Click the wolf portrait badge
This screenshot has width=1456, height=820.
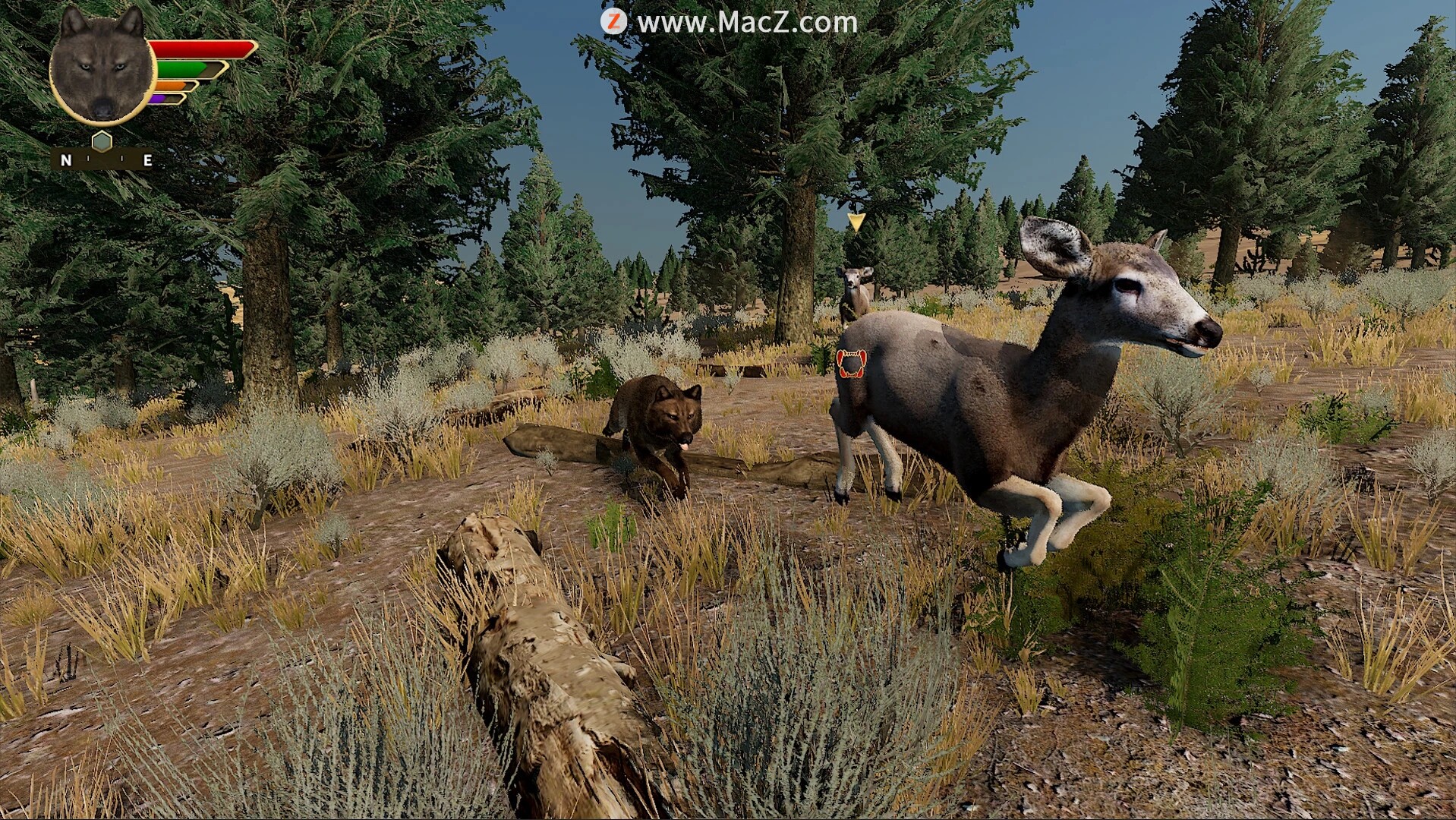102,67
